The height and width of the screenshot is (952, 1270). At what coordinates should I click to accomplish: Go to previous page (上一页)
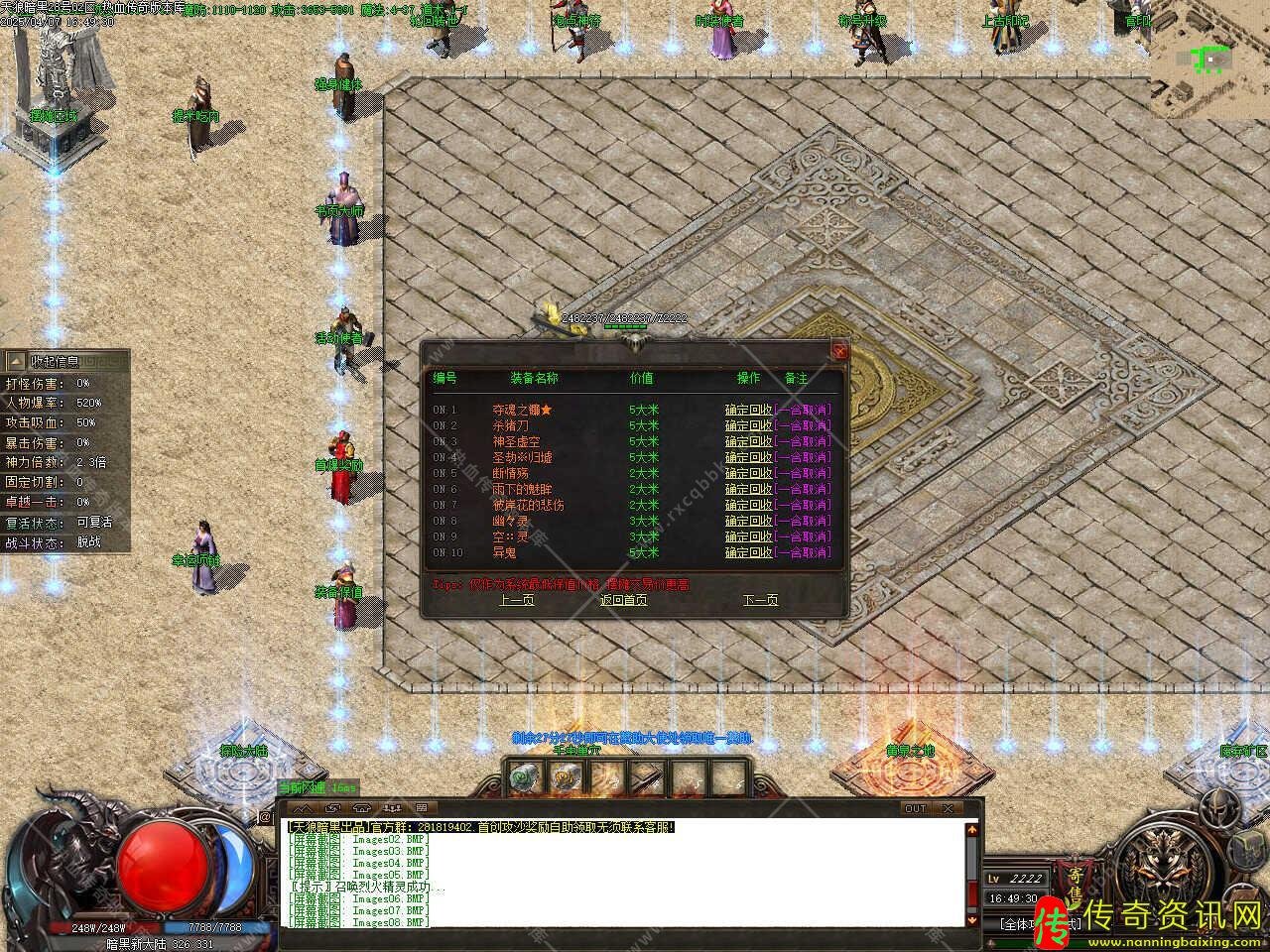click(x=516, y=600)
